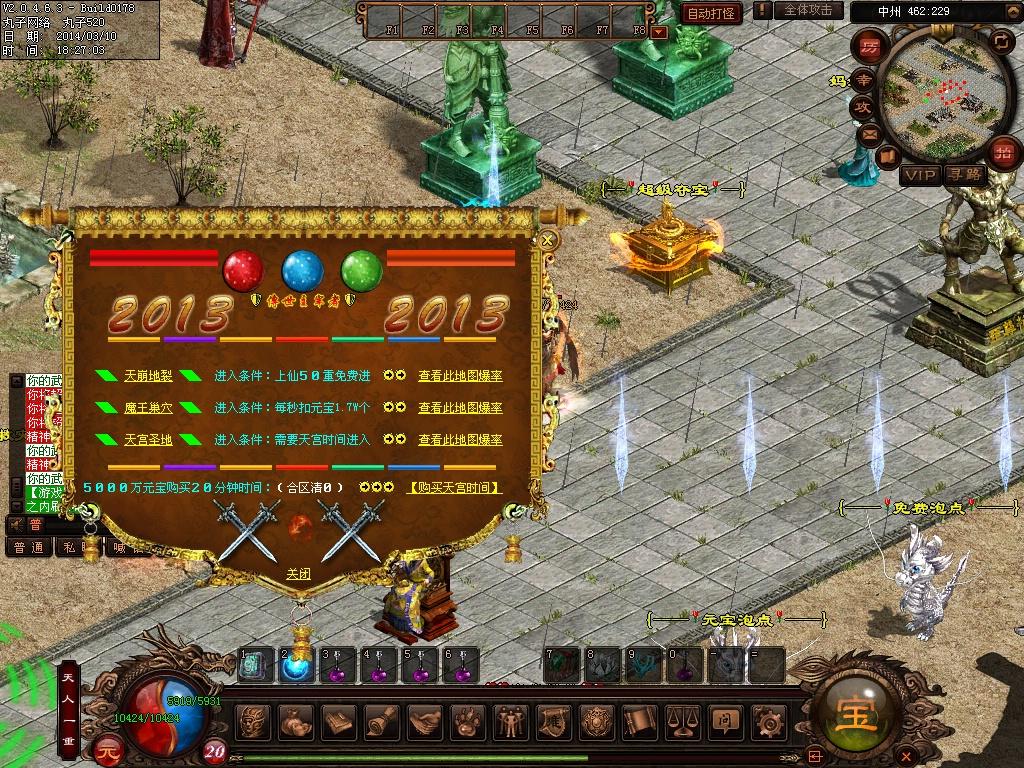Open the gear settings icon on the bottom bar

[768, 720]
